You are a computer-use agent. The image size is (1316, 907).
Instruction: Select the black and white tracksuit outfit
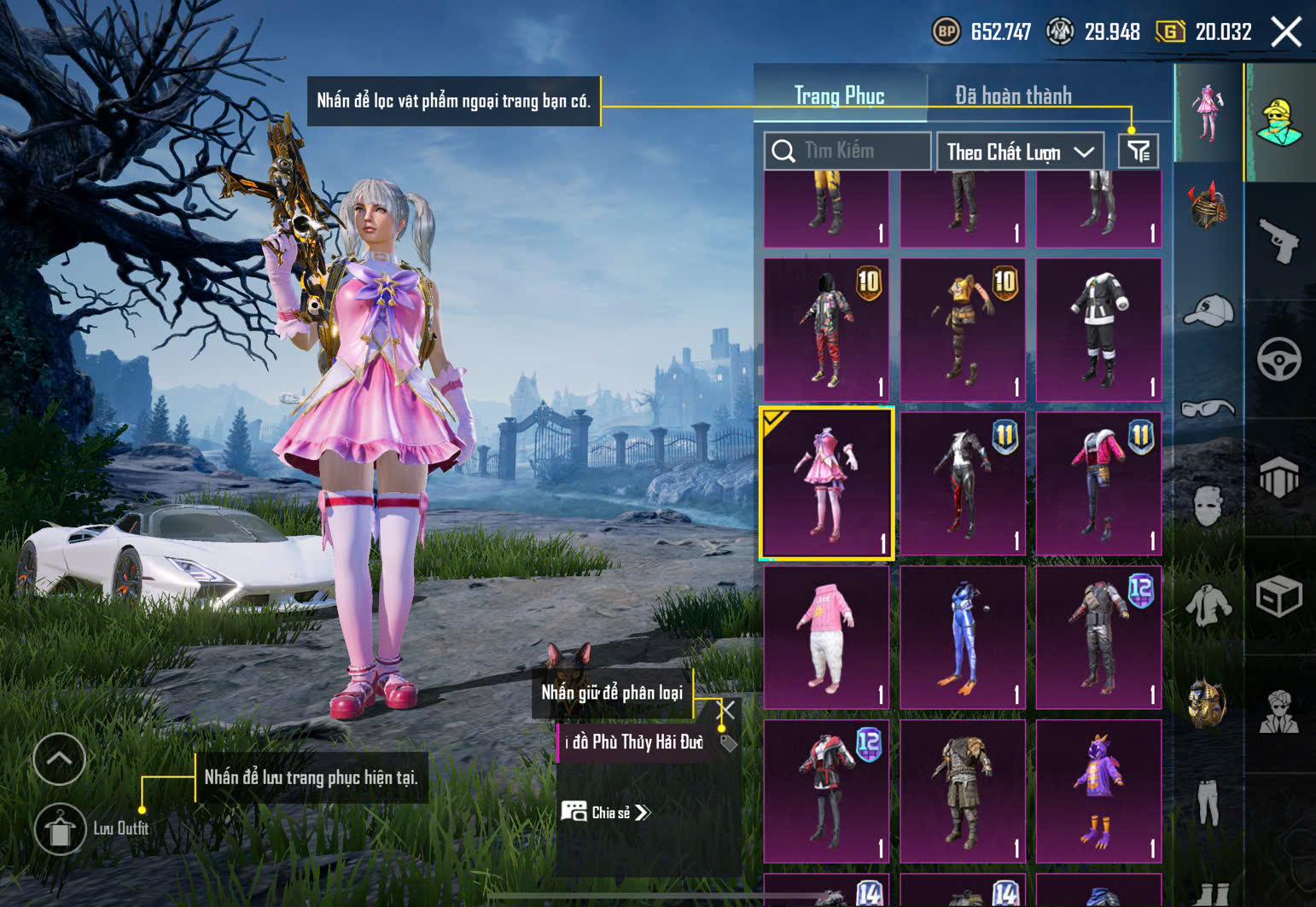(x=1098, y=329)
